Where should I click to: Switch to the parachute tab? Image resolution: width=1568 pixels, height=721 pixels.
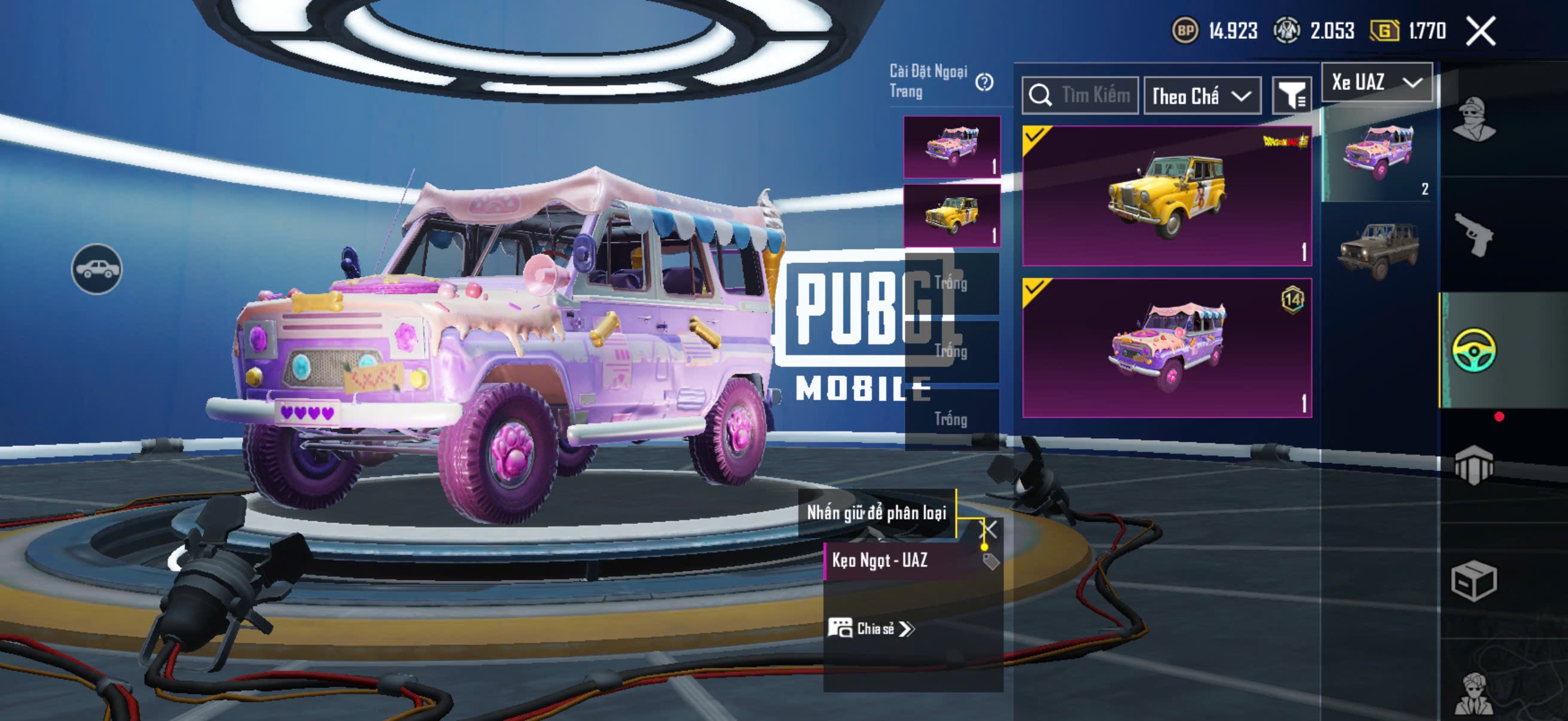1474,466
